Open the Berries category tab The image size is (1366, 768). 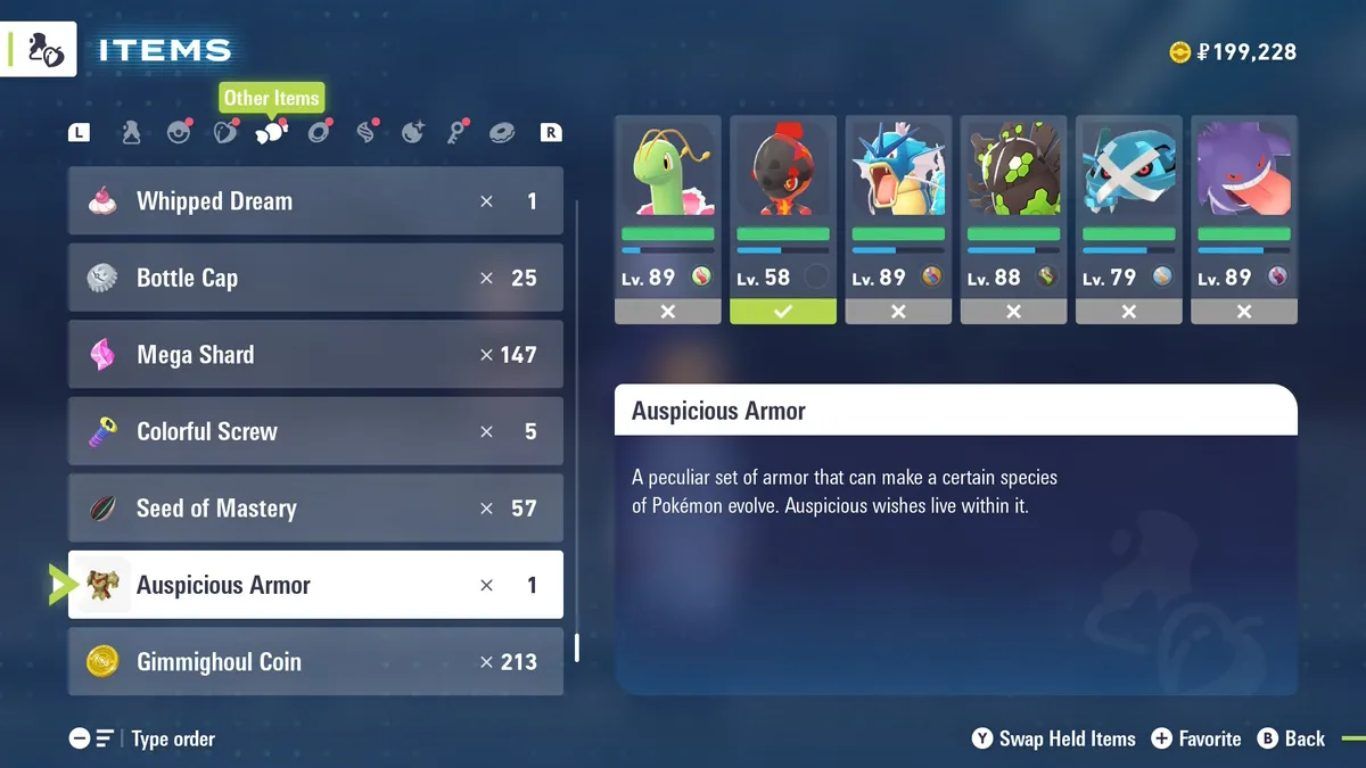[x=226, y=132]
